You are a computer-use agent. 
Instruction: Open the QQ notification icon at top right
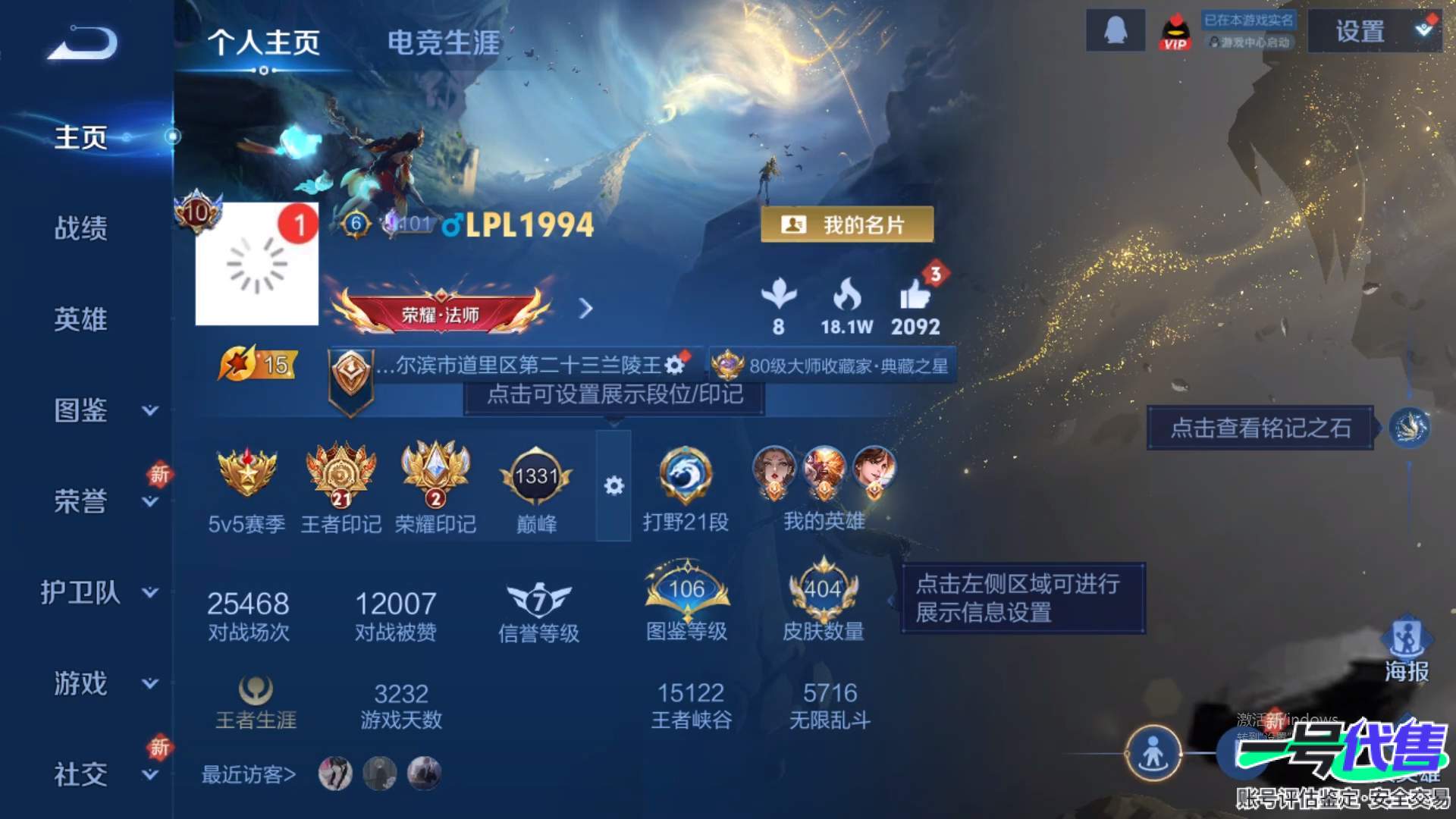coord(1115,31)
